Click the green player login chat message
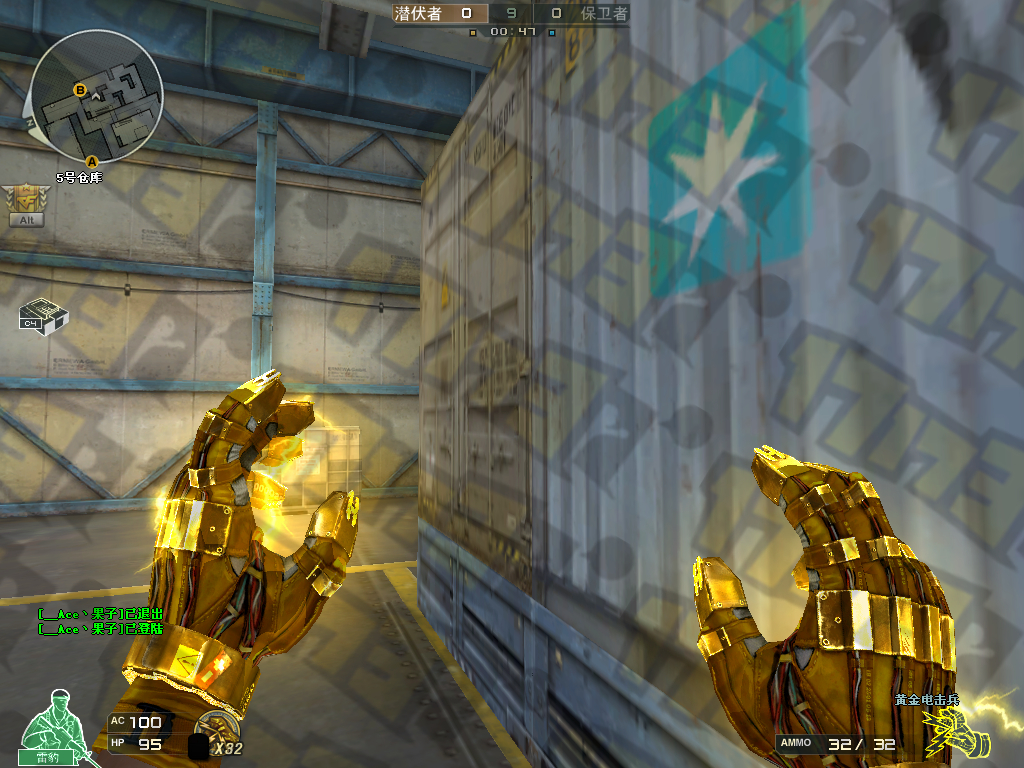Screen dimensions: 1024x768 coord(99,629)
